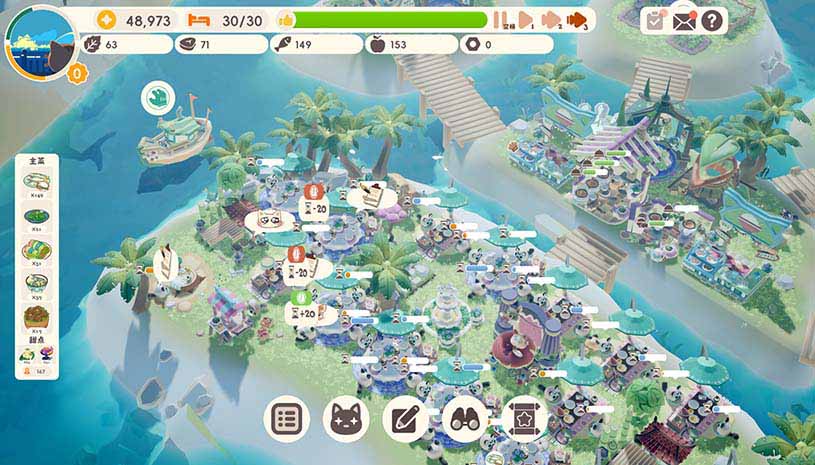815x465 pixels.
Task: Open the star scroll button
Action: tap(523, 419)
